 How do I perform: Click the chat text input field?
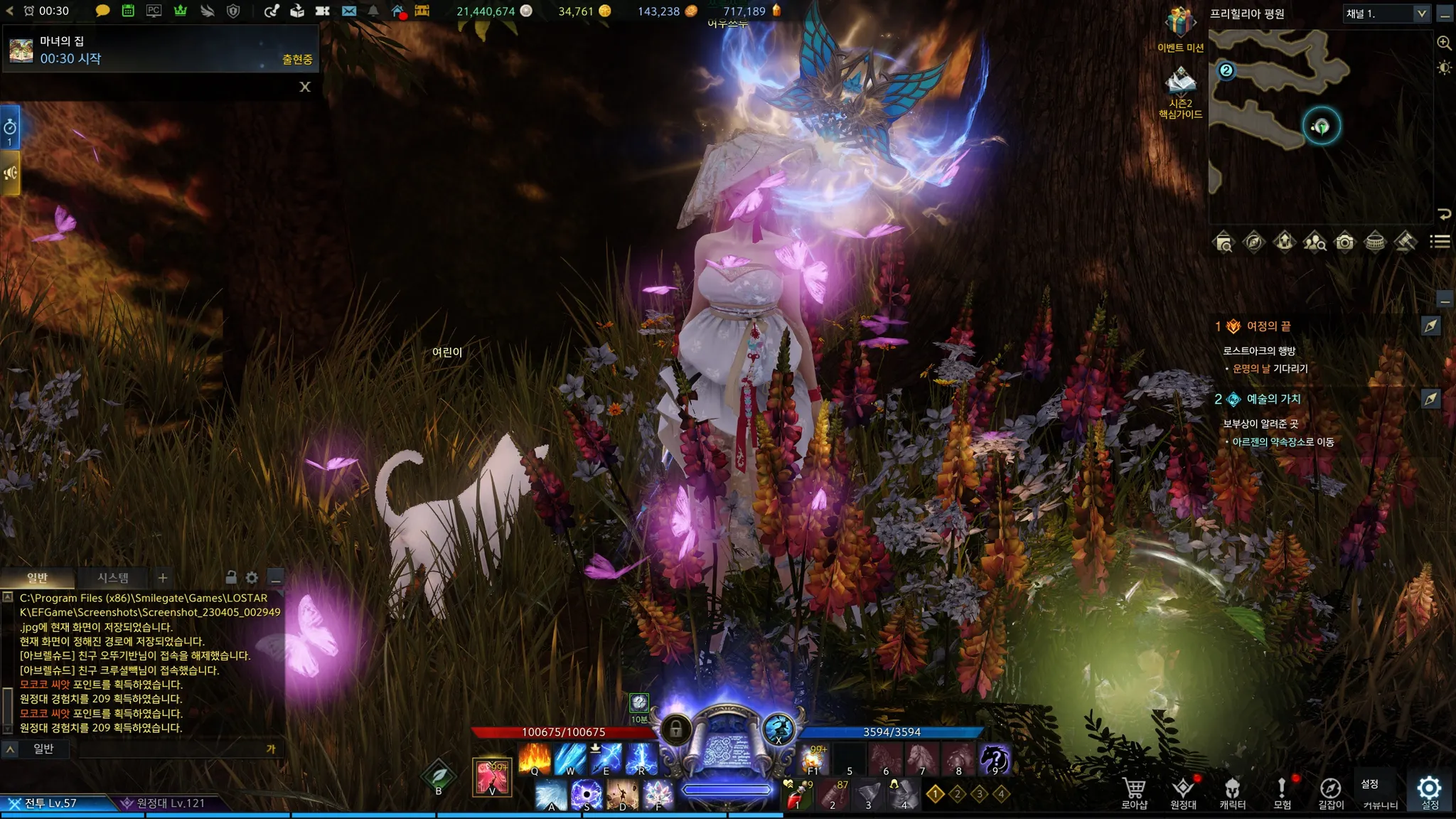tap(171, 749)
